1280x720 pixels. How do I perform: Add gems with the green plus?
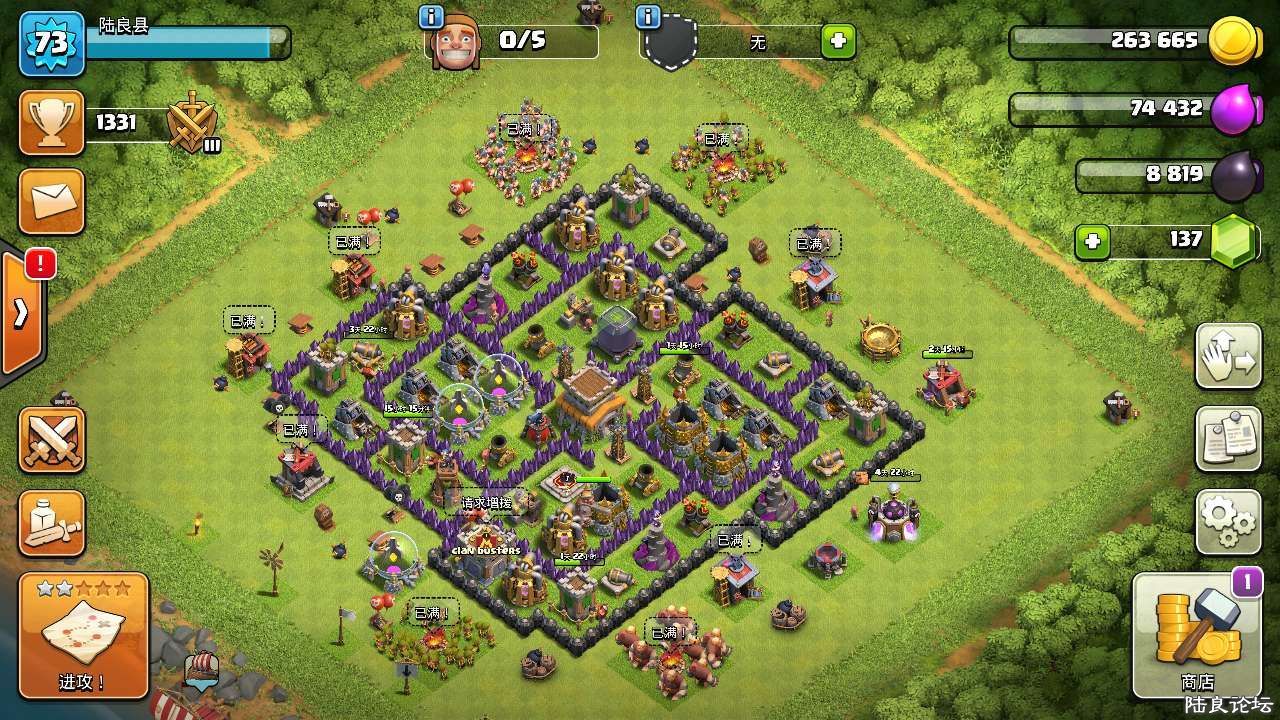(1093, 241)
